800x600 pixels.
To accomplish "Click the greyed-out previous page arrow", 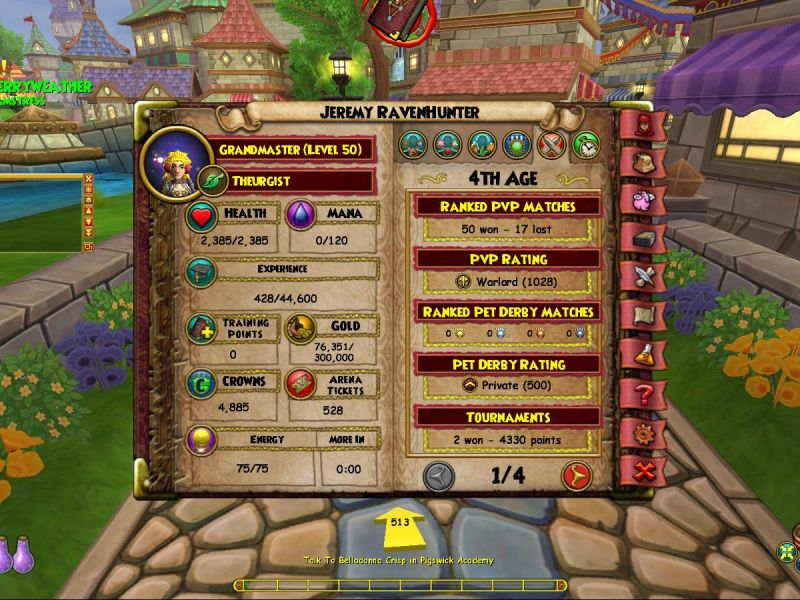I will 439,476.
